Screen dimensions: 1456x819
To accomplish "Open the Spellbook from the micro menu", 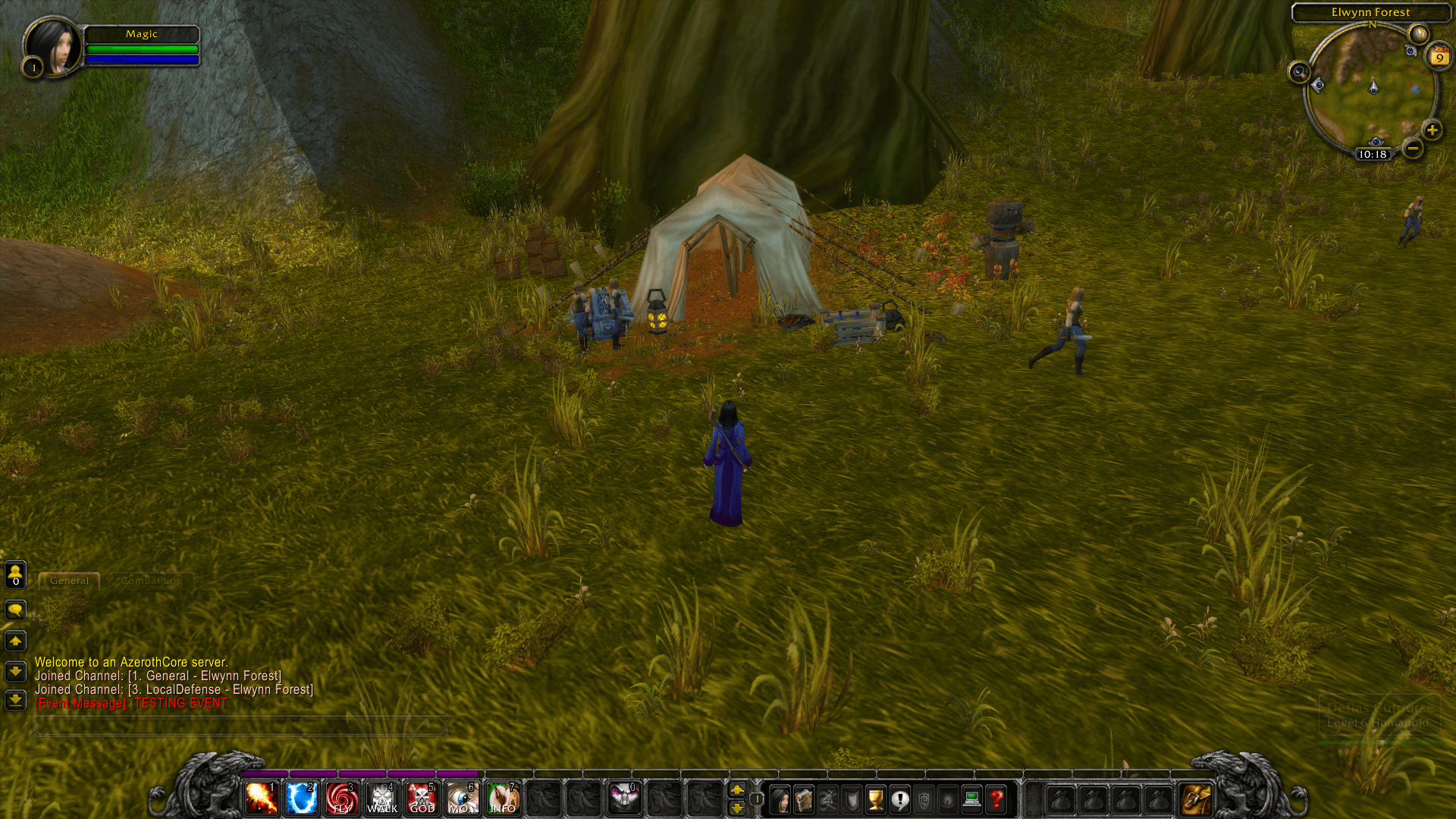I will click(803, 799).
